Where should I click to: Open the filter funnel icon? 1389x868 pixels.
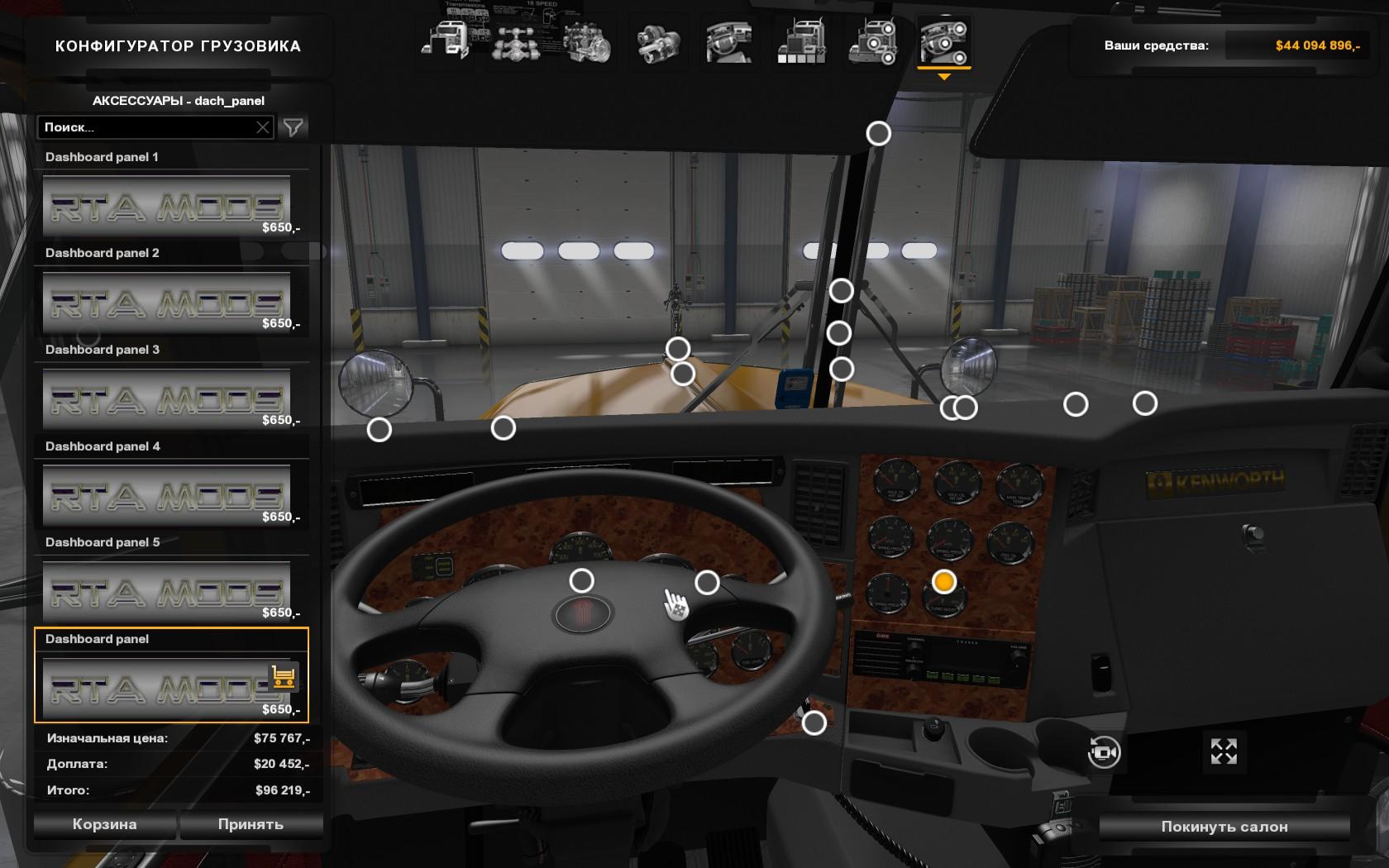(294, 127)
